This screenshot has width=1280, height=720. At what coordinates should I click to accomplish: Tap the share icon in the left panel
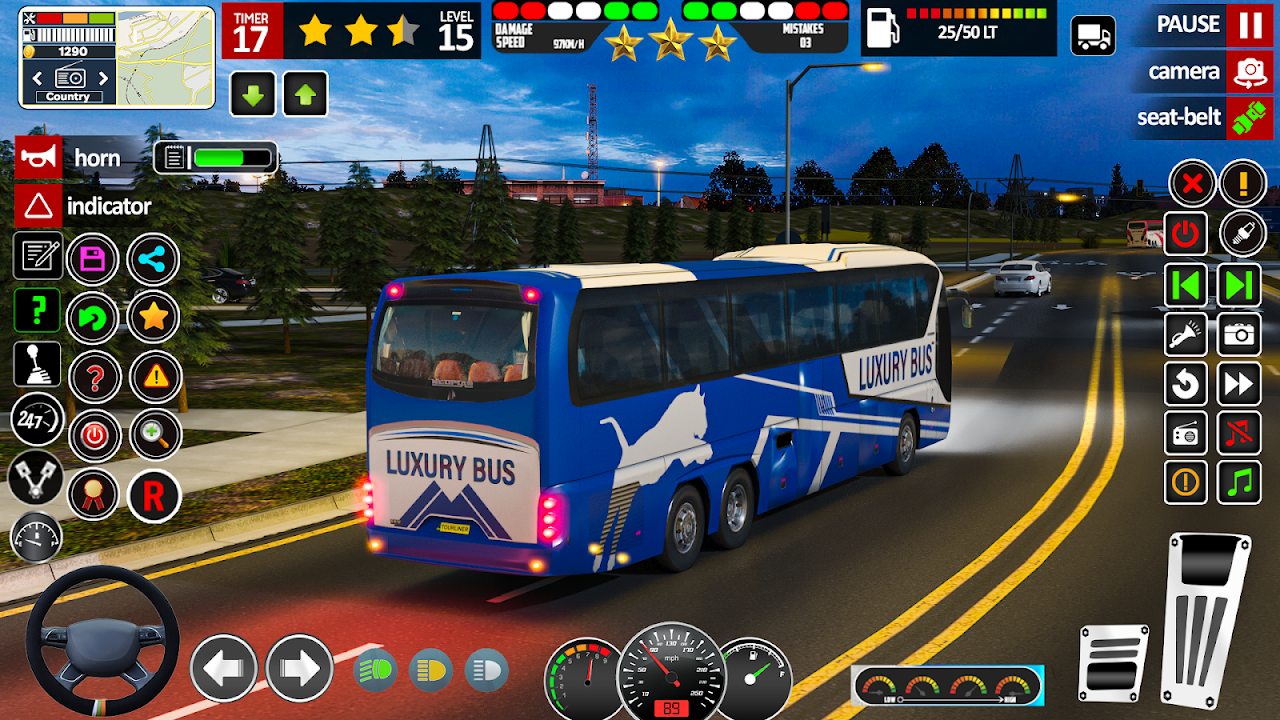tap(151, 258)
